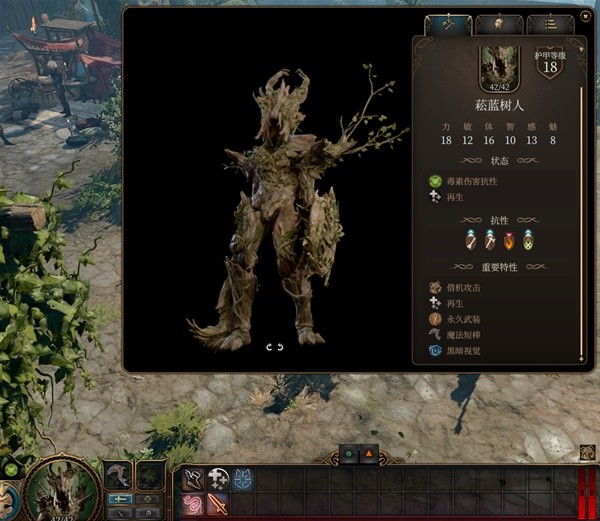Click the rotate model arrows below the treant
The image size is (600, 521).
[x=274, y=347]
